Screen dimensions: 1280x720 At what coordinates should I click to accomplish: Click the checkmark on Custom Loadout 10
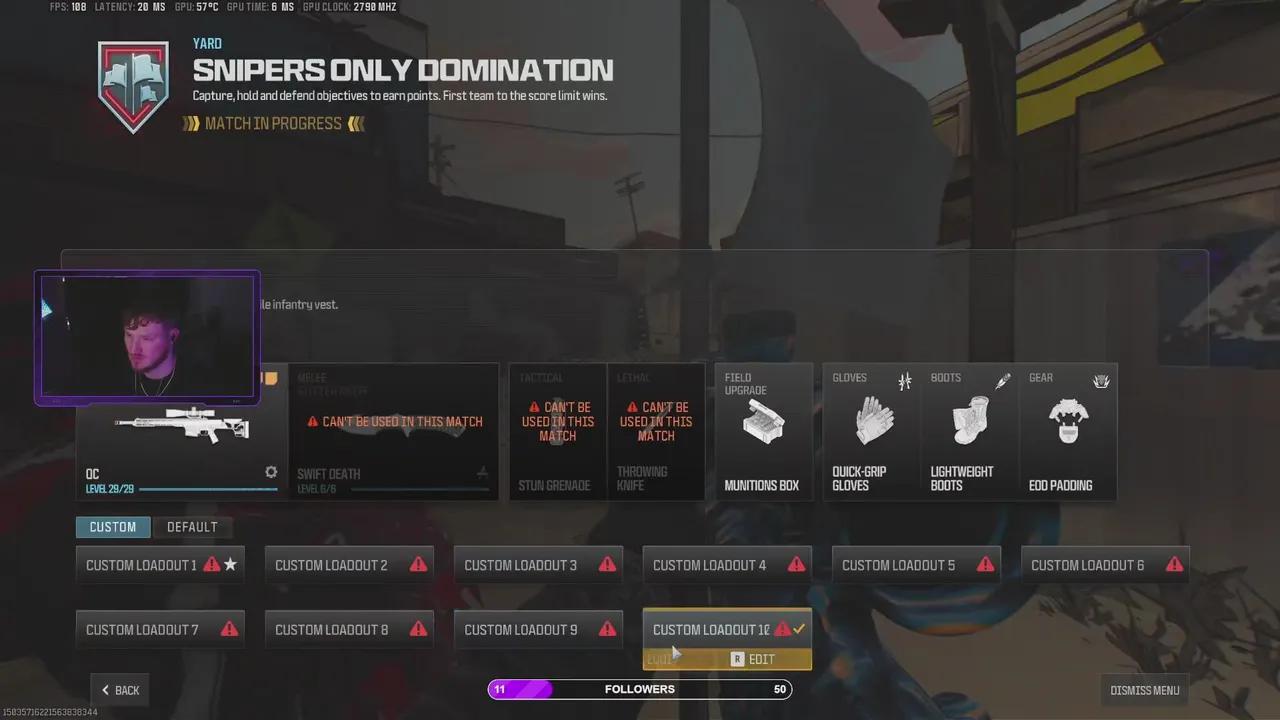[x=797, y=629]
